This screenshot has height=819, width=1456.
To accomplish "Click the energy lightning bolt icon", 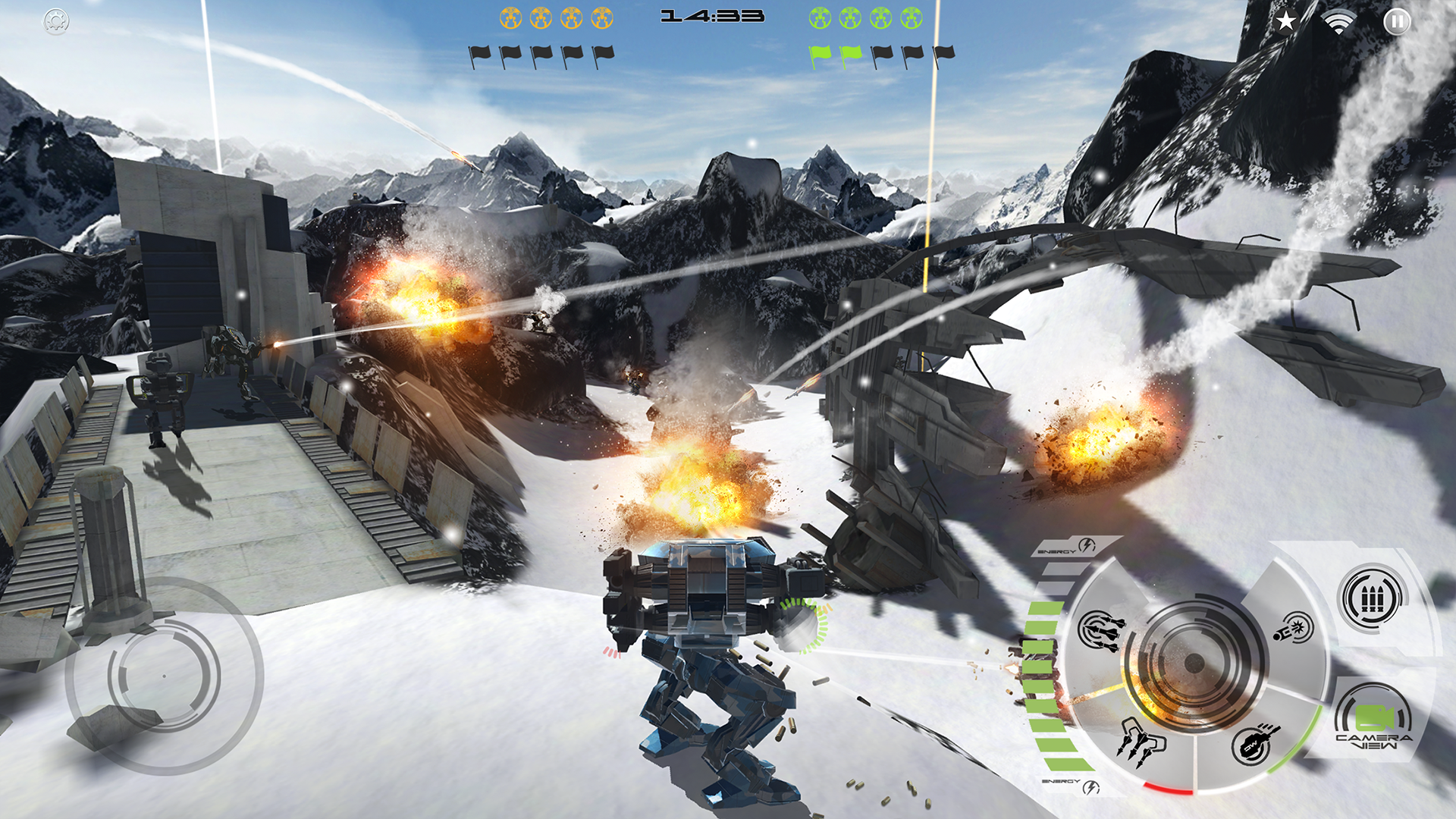I will [1085, 544].
